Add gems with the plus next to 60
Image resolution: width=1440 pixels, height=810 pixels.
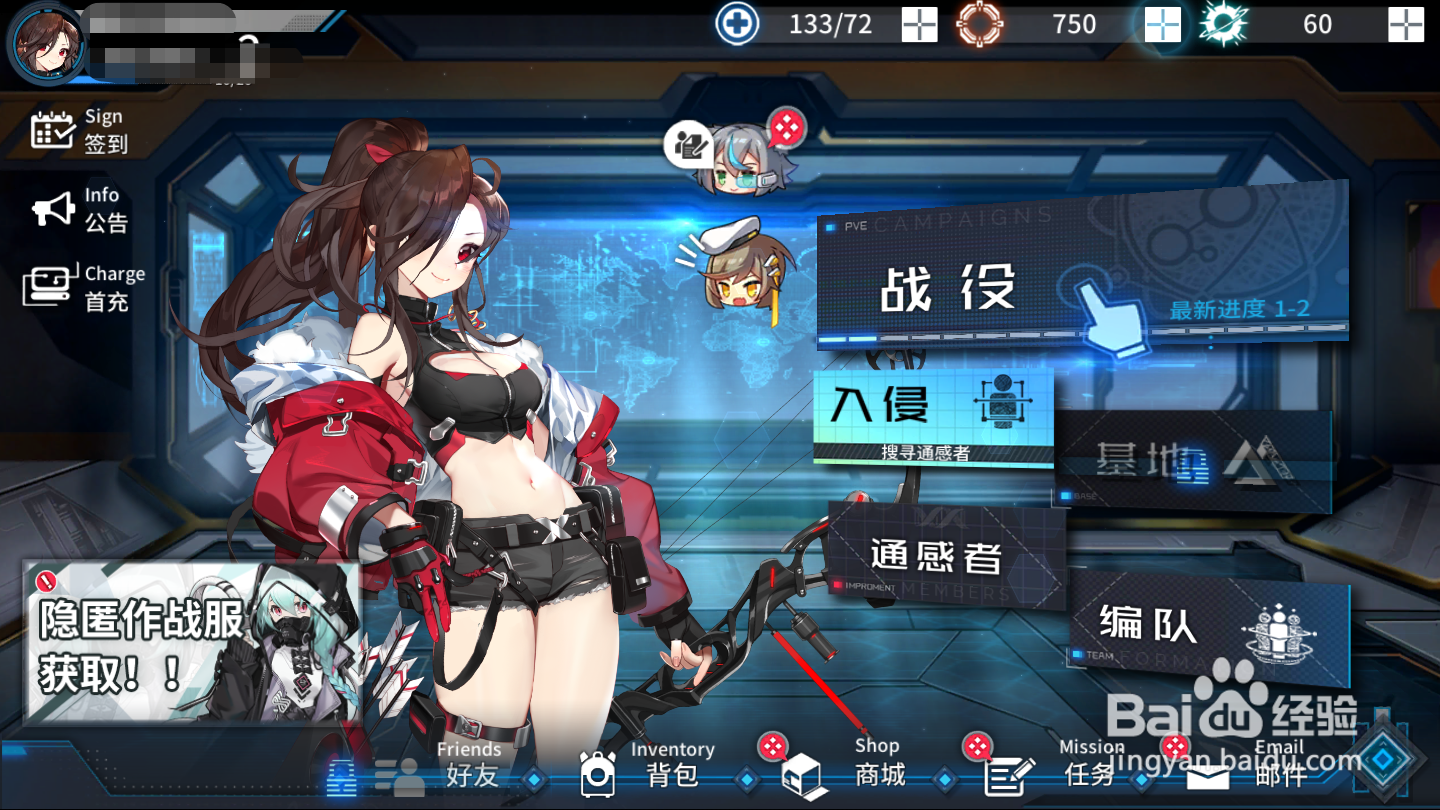click(x=1405, y=24)
